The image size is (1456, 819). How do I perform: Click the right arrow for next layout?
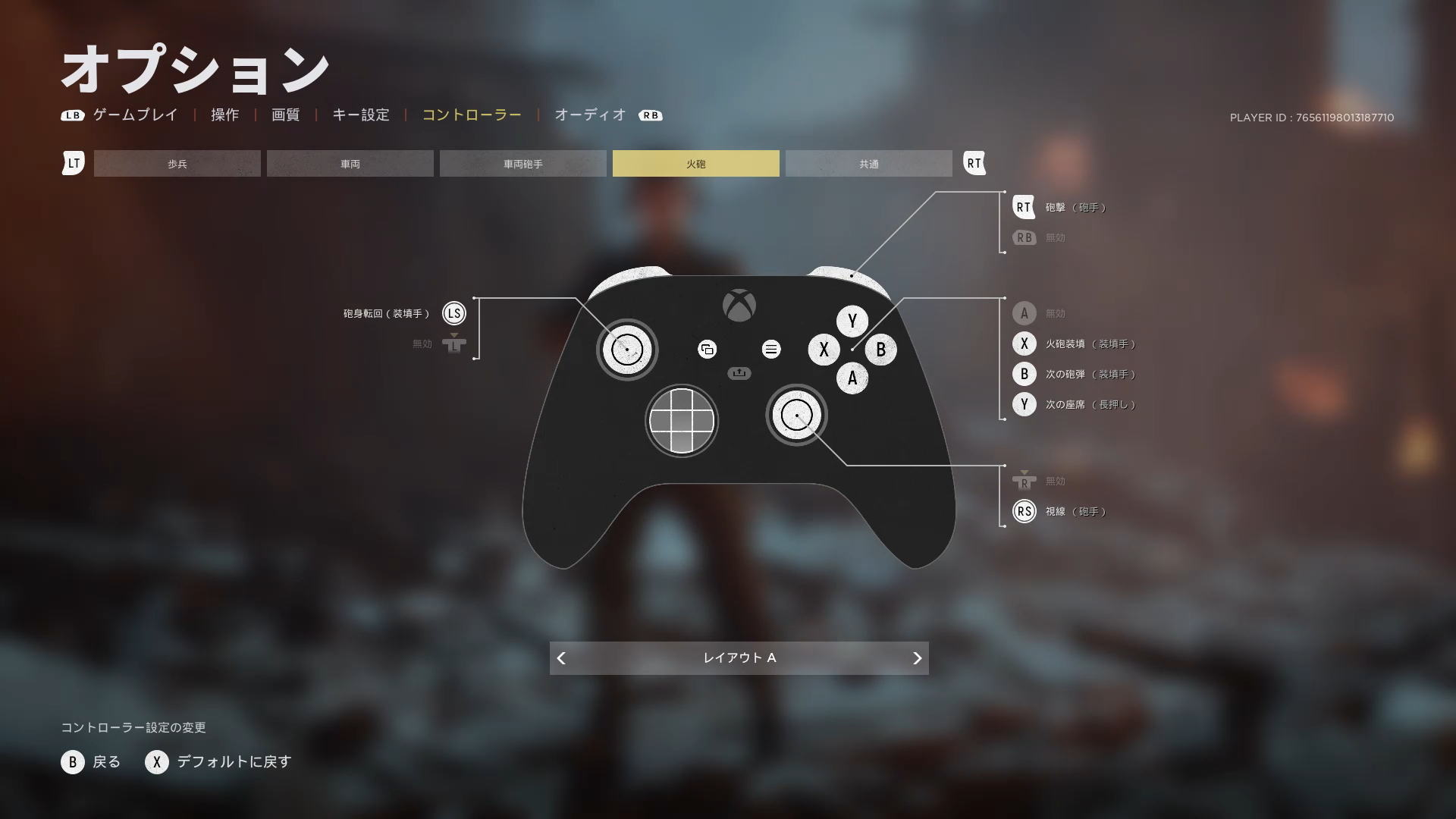click(x=917, y=658)
